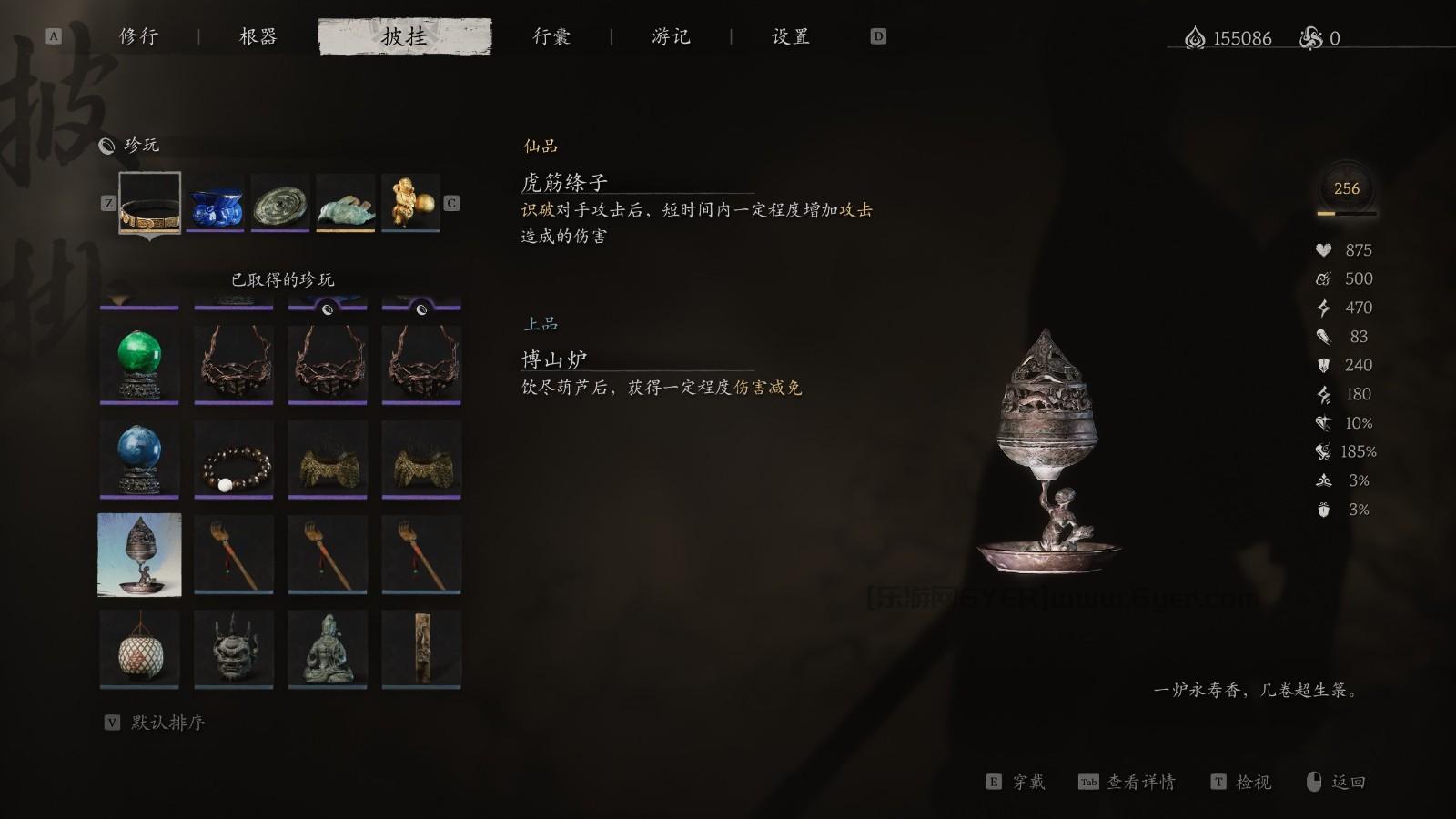Select the 博山炉 incense burner thumbnail
The height and width of the screenshot is (819, 1456).
pos(138,552)
